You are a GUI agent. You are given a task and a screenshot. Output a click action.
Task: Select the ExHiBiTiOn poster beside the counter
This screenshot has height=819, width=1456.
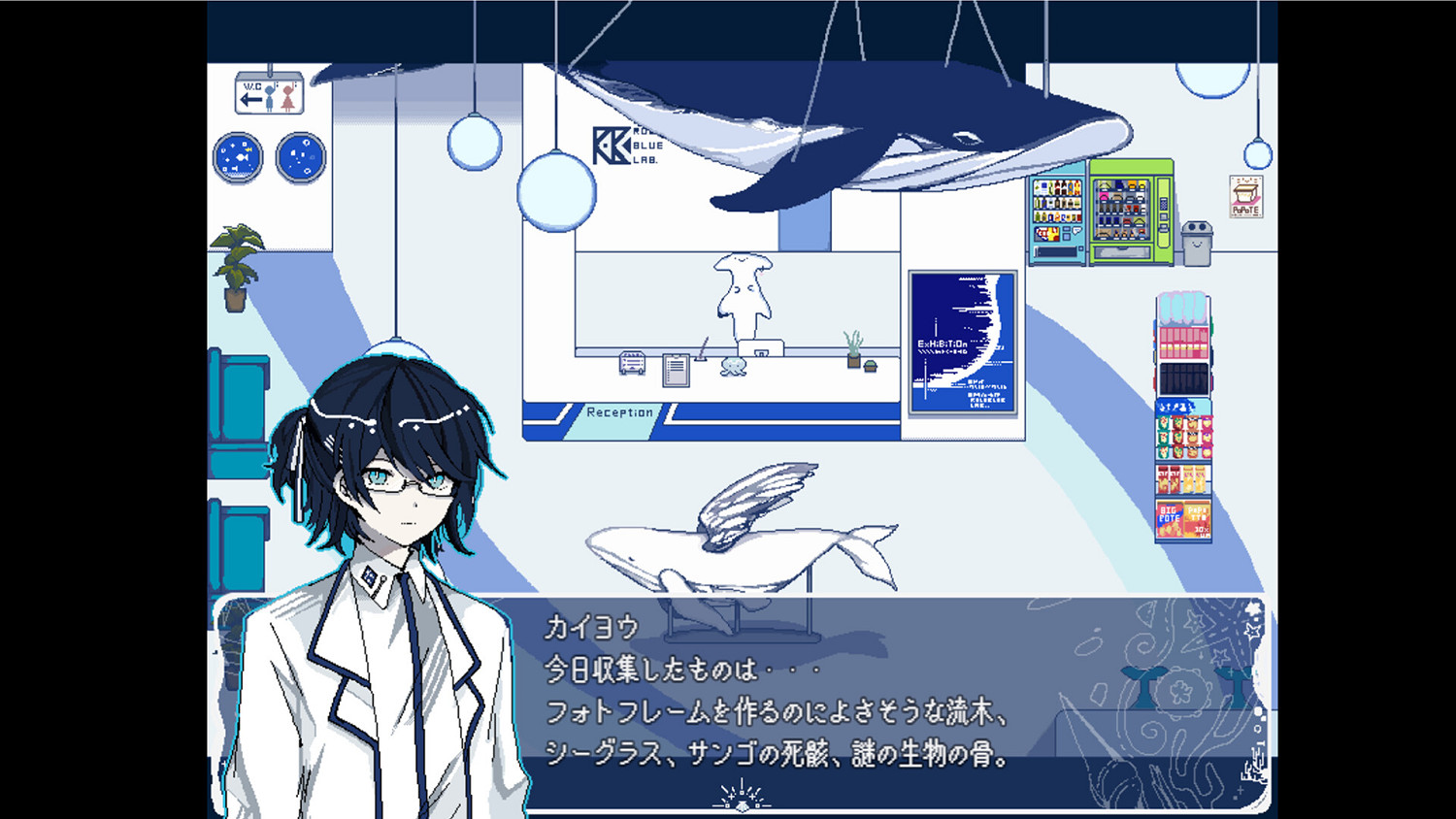[x=964, y=343]
